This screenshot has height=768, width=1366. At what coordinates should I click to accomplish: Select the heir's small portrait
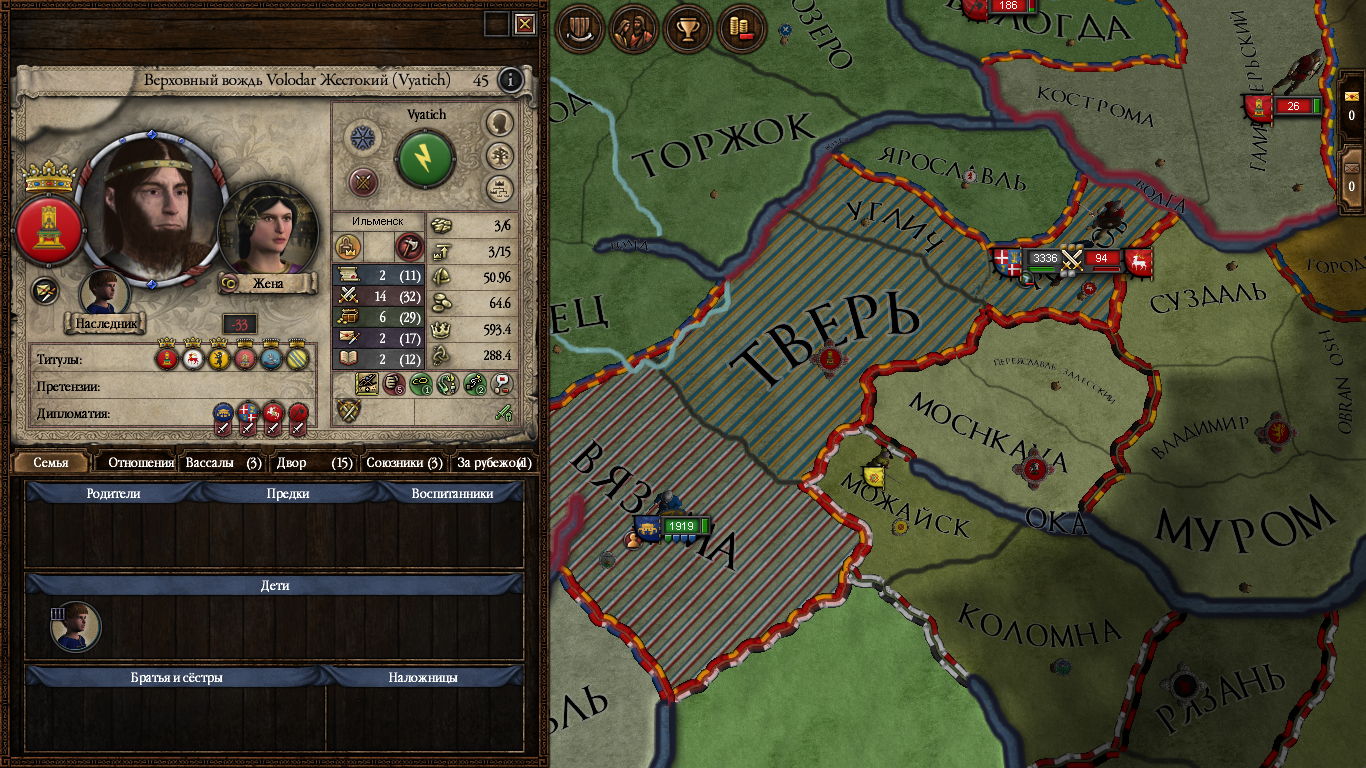[x=104, y=293]
